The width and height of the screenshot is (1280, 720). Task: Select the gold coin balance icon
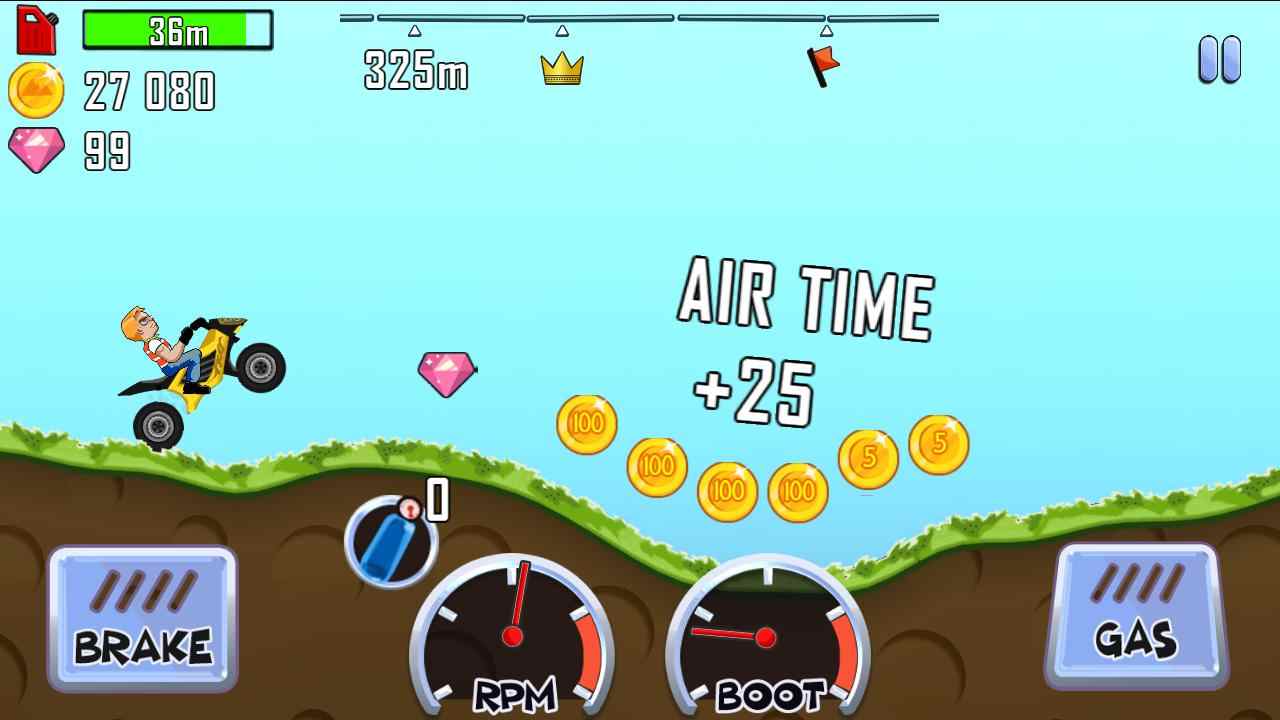(x=36, y=90)
